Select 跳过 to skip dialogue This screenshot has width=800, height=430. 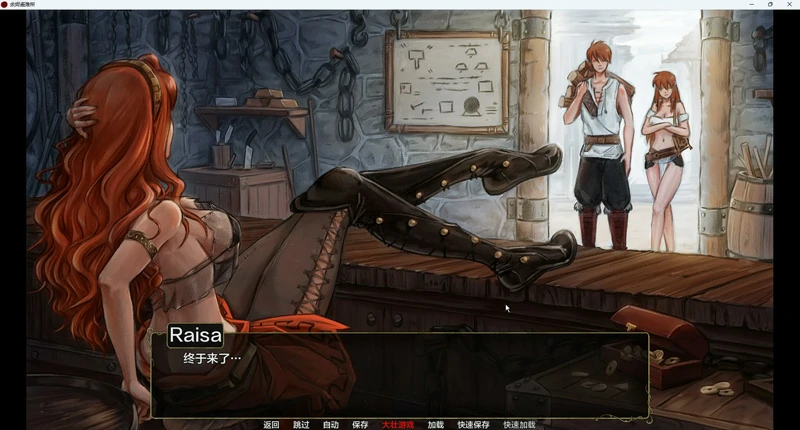click(x=301, y=424)
